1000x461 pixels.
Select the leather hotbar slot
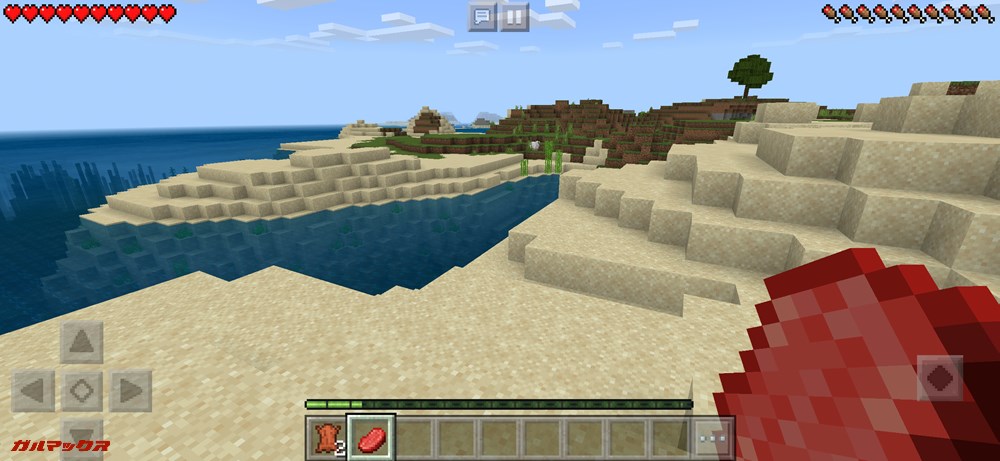[x=327, y=438]
